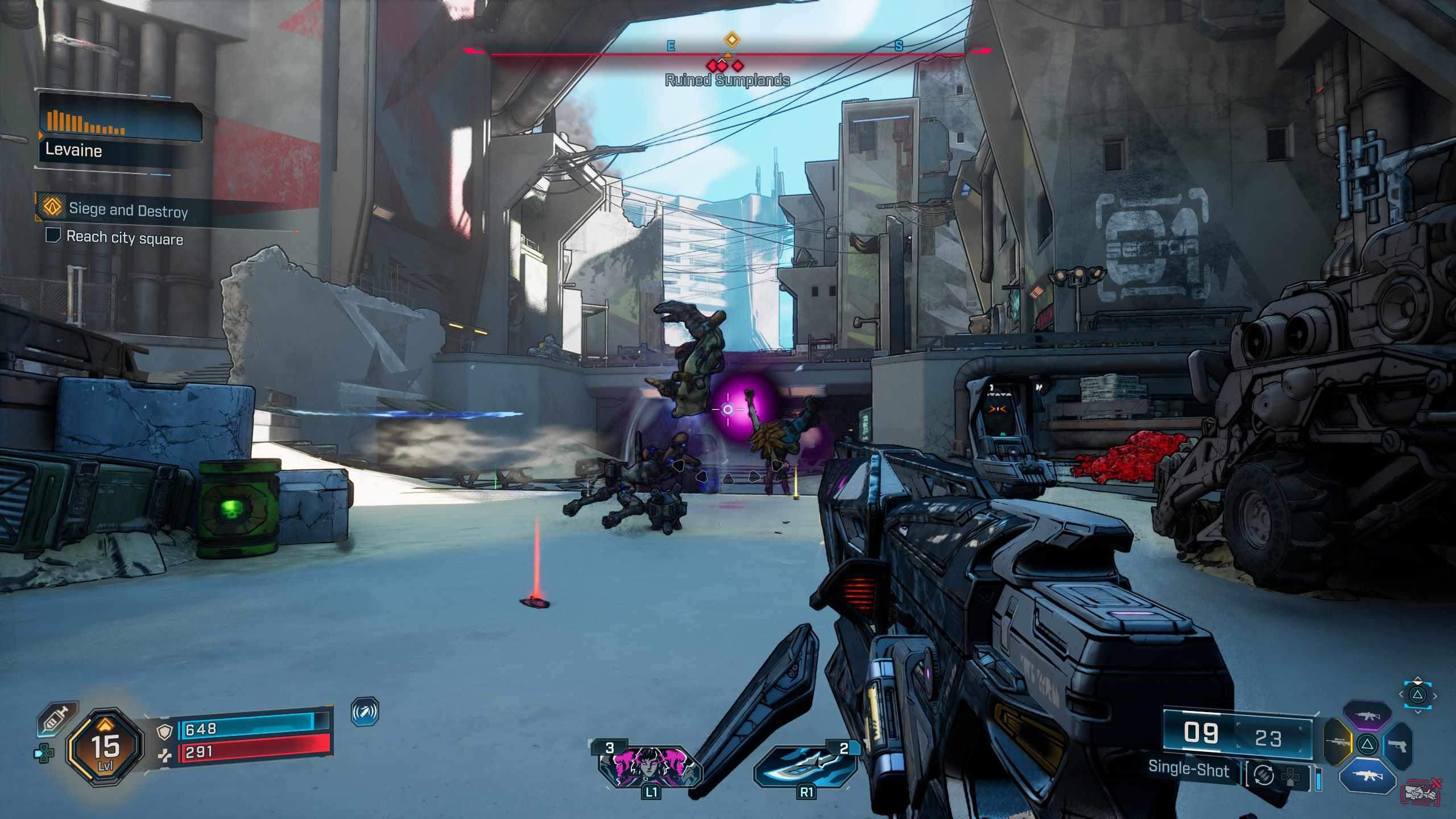
Task: Activate the pink-haired action skill icon
Action: click(x=650, y=766)
